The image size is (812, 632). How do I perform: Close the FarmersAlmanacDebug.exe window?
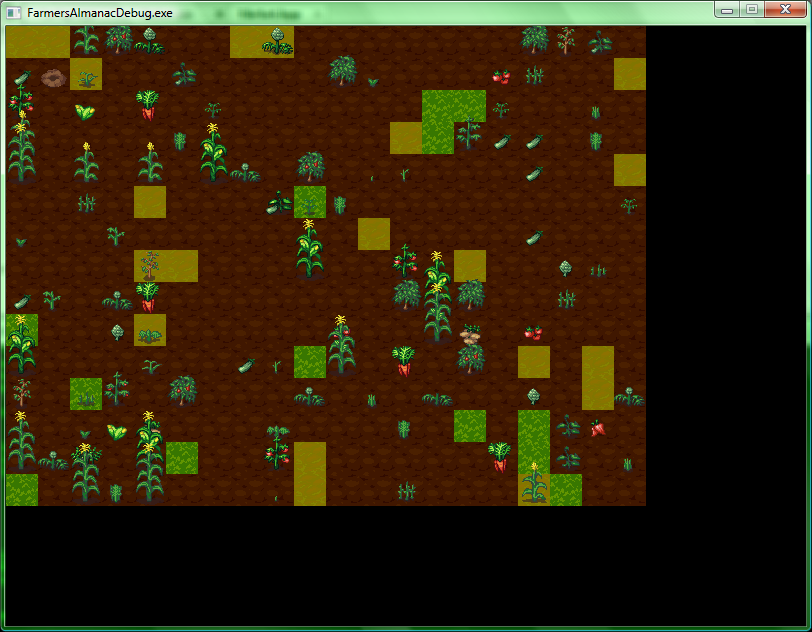[785, 9]
